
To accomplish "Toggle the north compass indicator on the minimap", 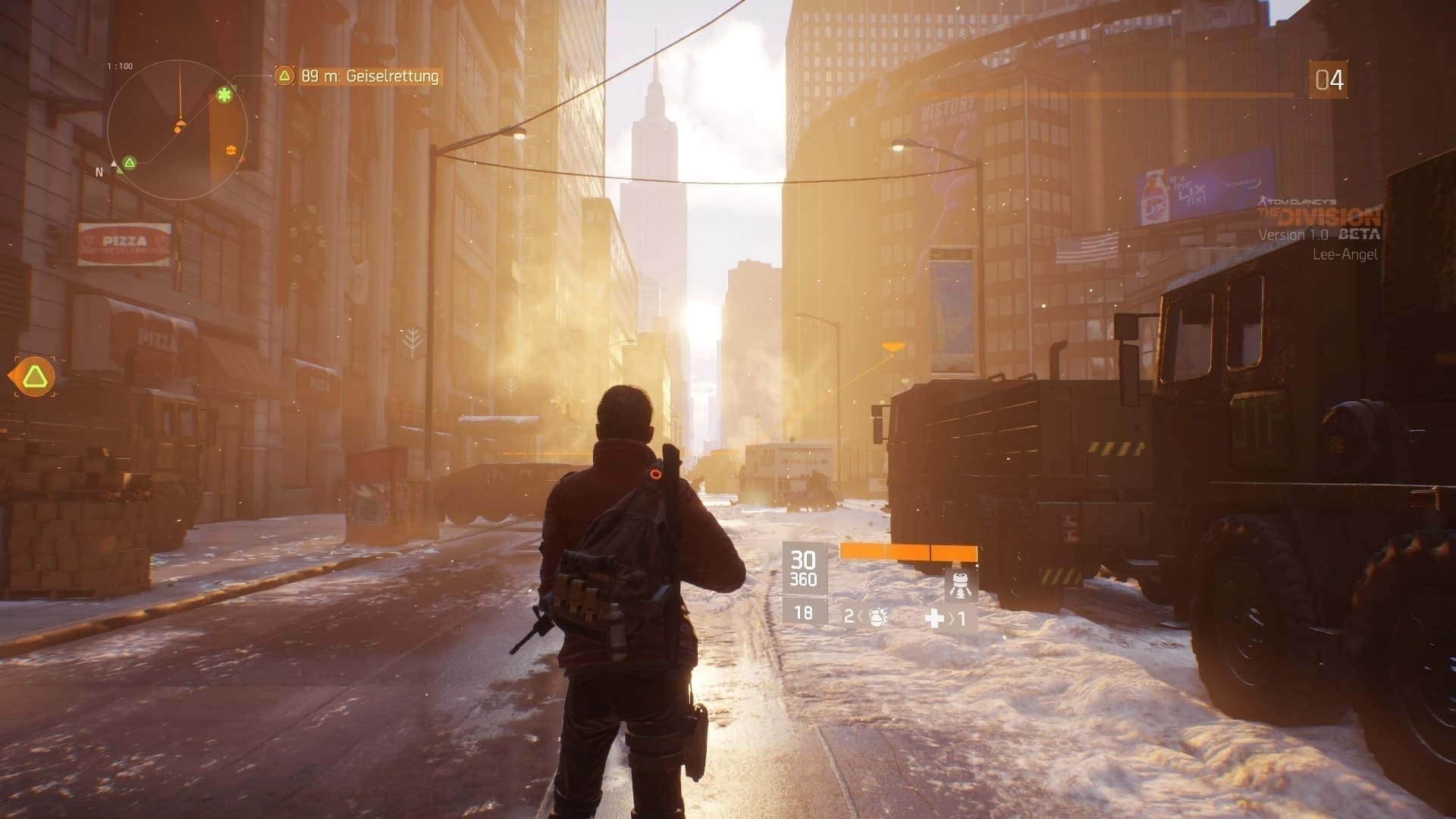I will (x=97, y=172).
